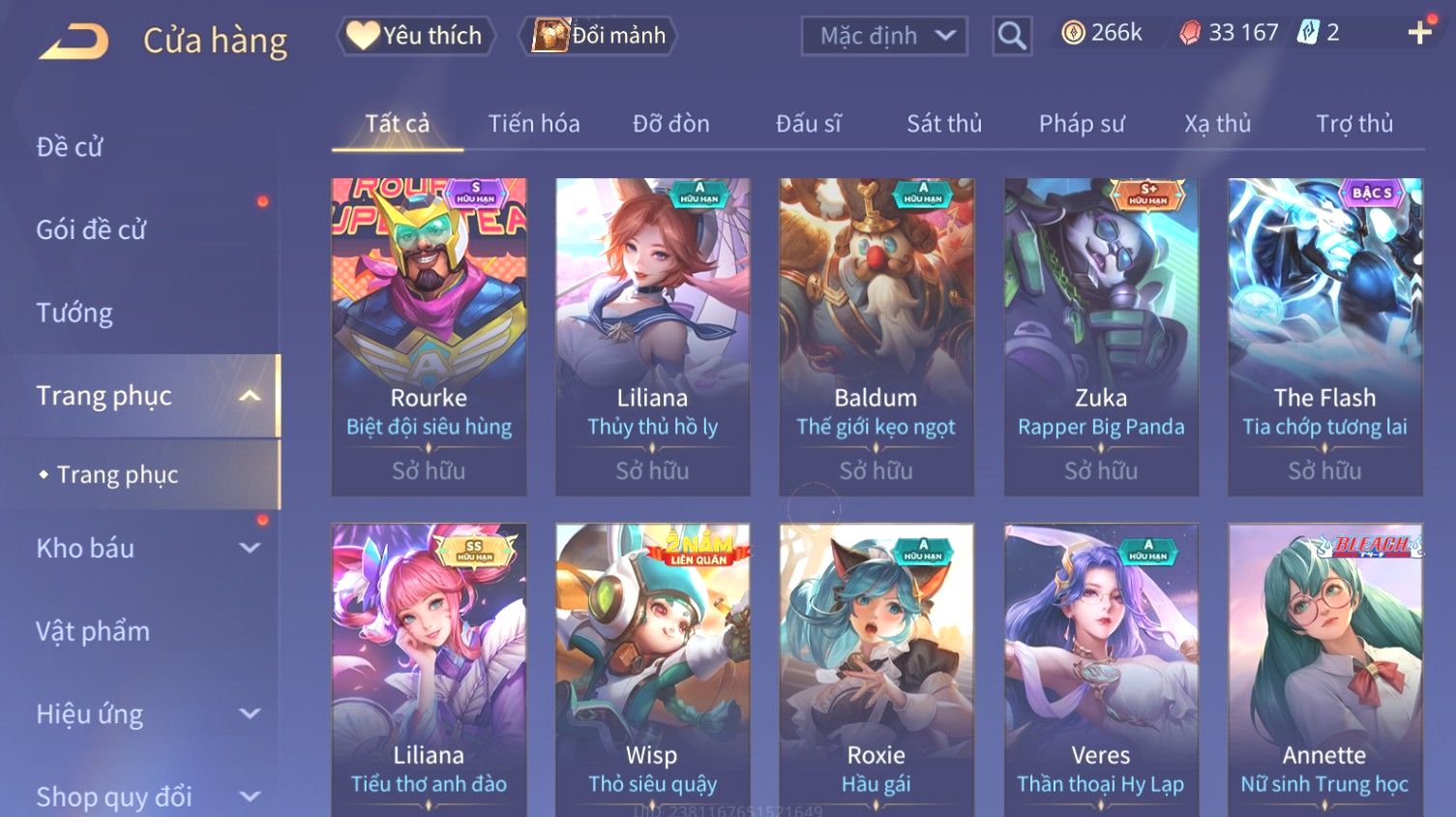This screenshot has height=817, width=1456.
Task: Open Đổi mảnh fragment exchange
Action: 600,36
